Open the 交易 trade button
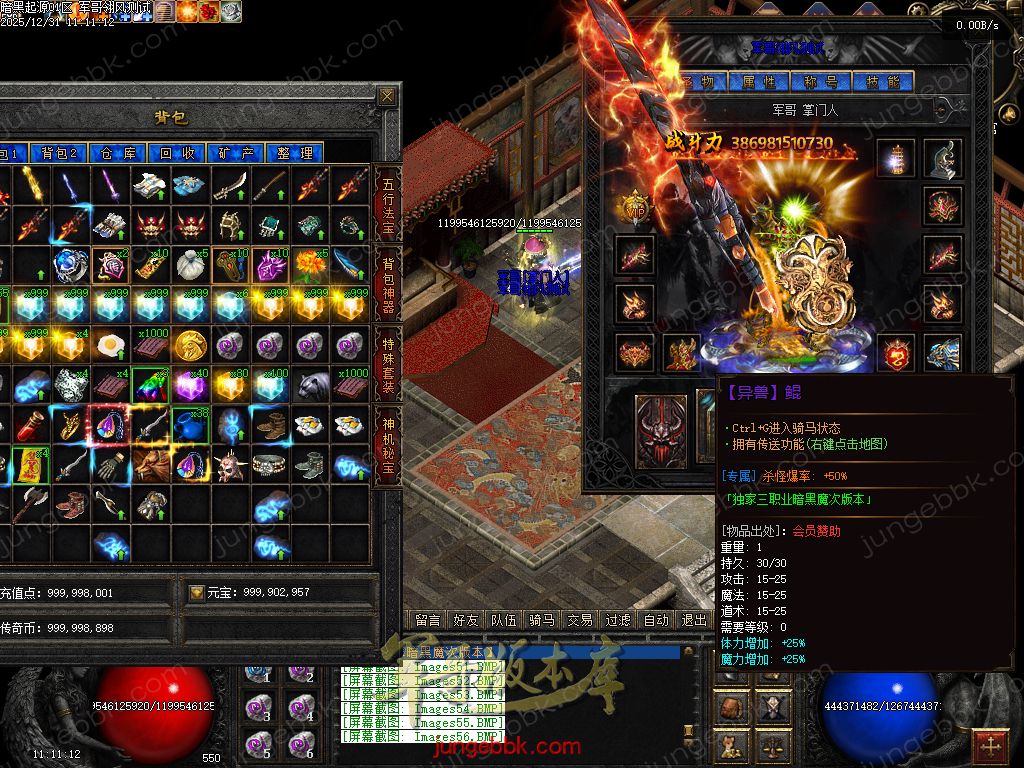The image size is (1024, 768). 579,620
